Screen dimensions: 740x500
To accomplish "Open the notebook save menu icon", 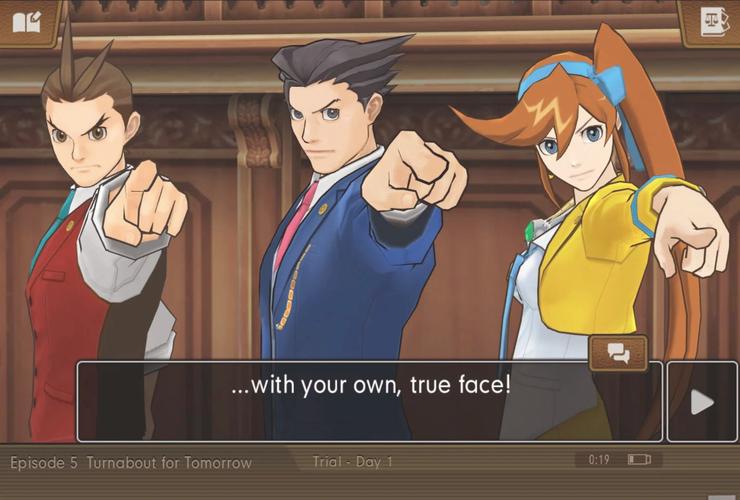I will 27,21.
